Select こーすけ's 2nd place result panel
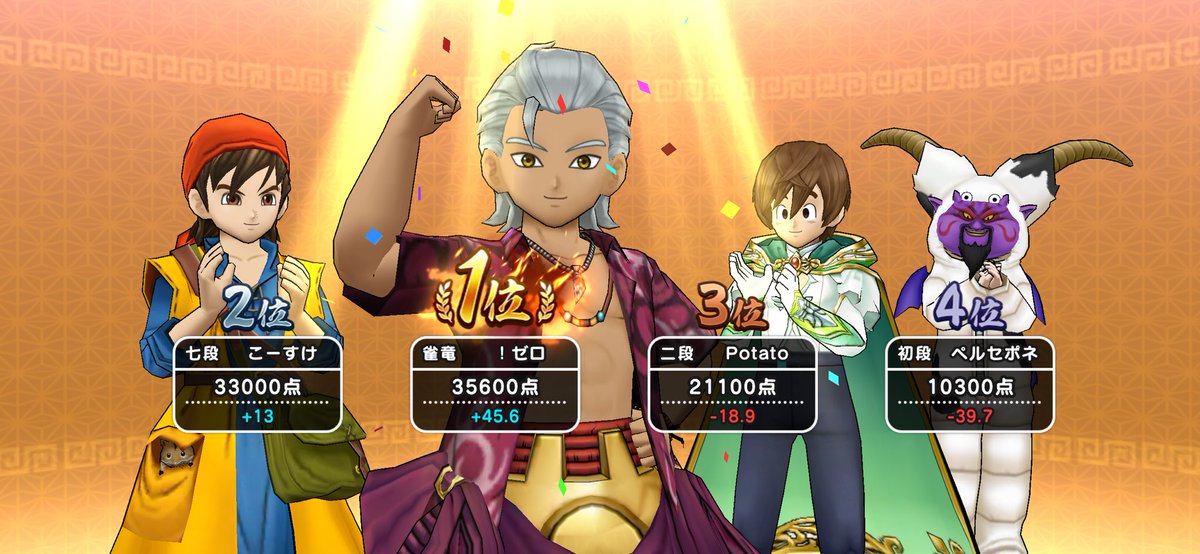Screen dimensions: 1200x554 [x=258, y=384]
